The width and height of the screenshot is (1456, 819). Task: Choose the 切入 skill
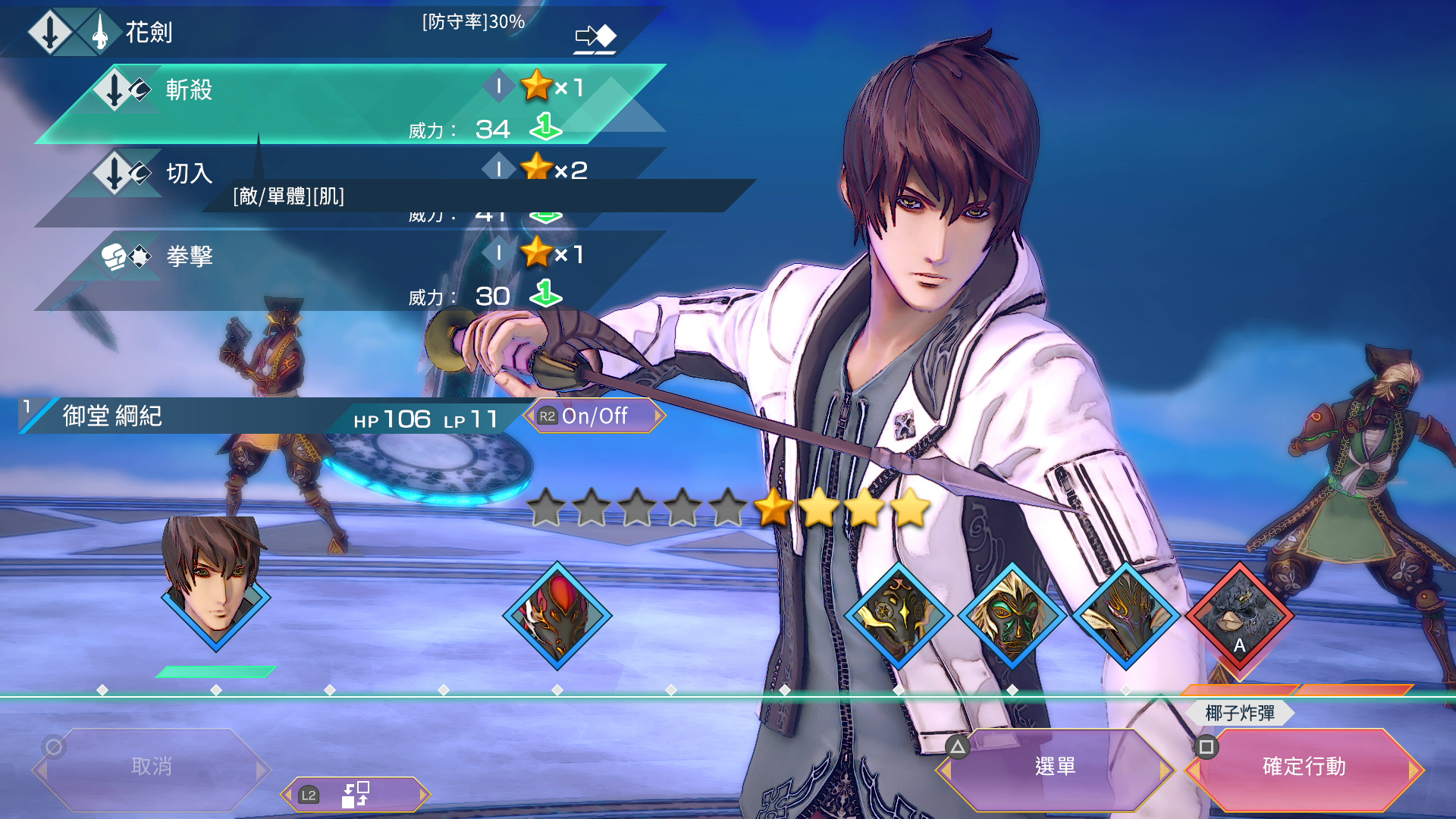pyautogui.click(x=190, y=174)
